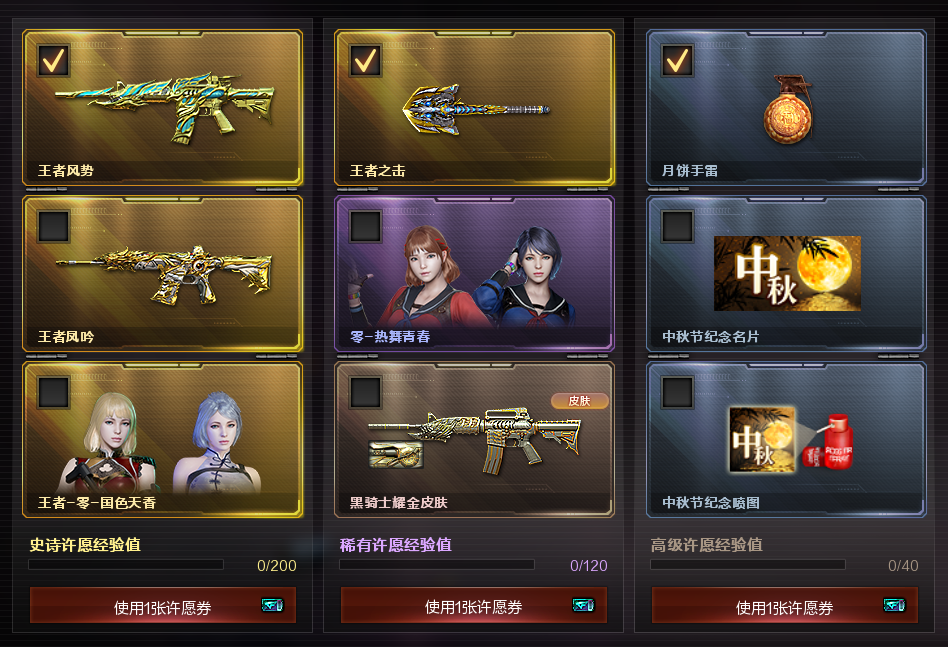The image size is (948, 647).
Task: Uncheck the 月饼手雷 checkbox
Action: [x=678, y=60]
